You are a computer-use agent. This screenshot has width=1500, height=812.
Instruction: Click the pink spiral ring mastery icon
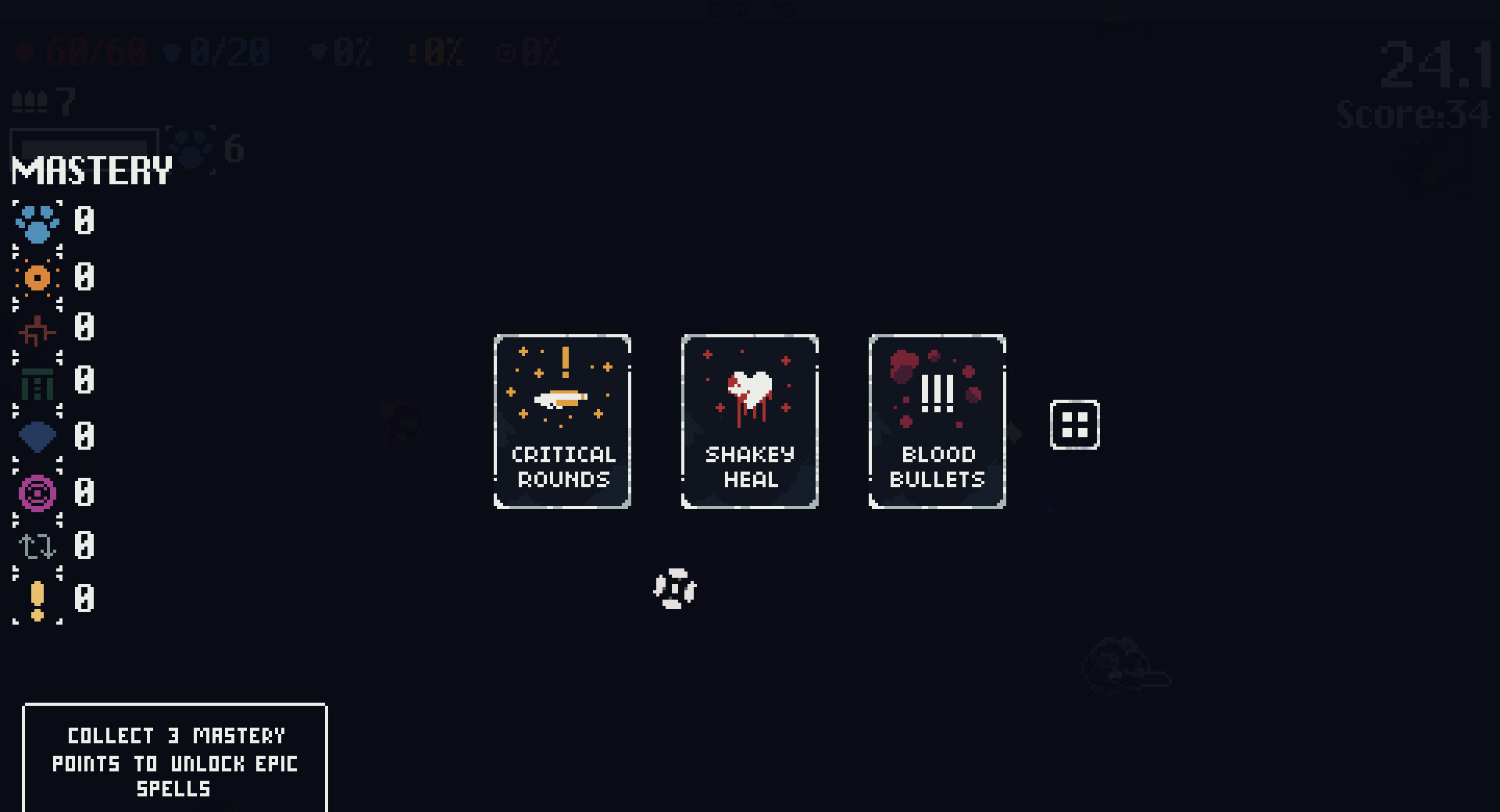tap(36, 492)
